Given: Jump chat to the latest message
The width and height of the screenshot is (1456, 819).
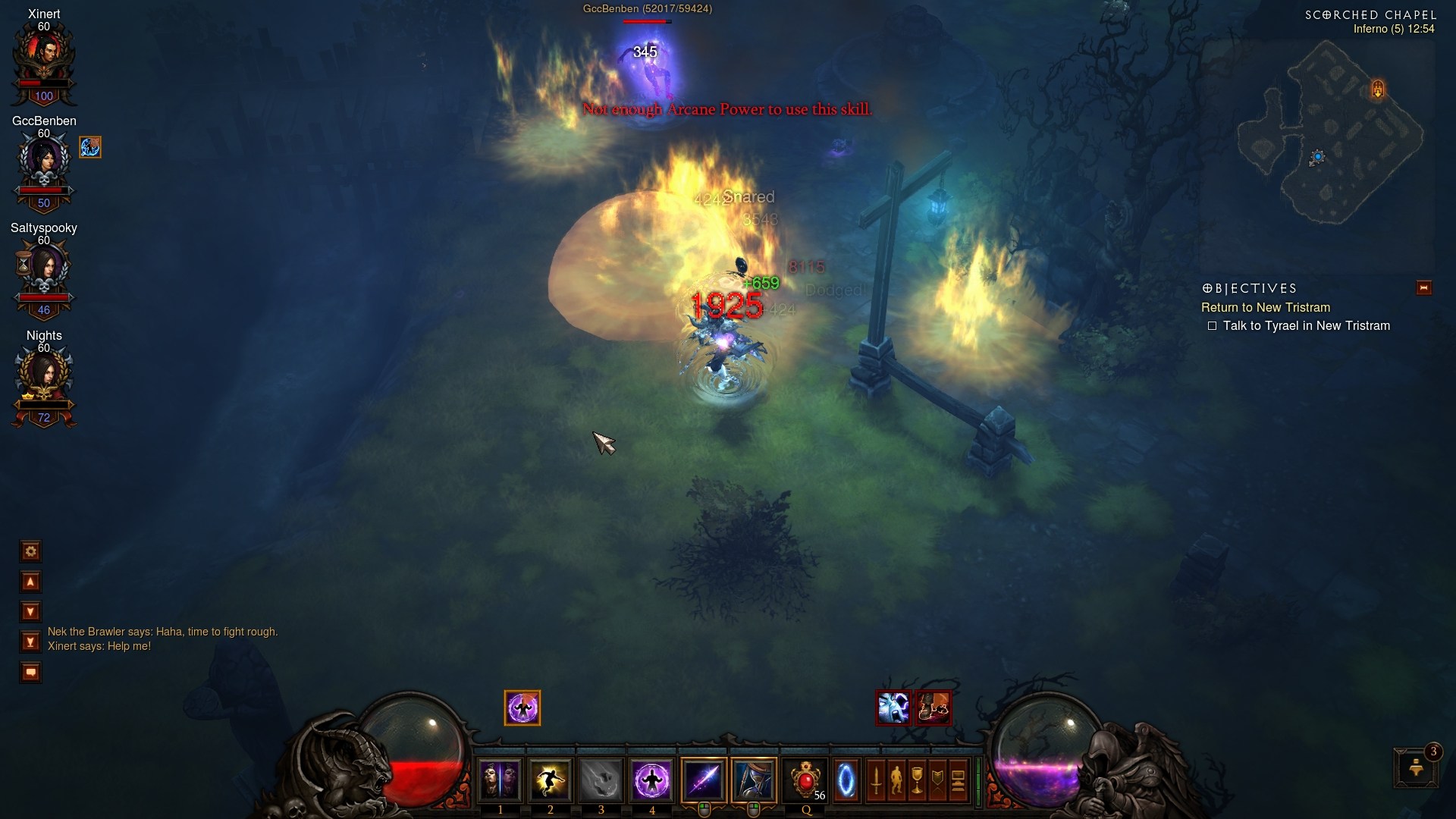Looking at the screenshot, I should click(x=30, y=642).
